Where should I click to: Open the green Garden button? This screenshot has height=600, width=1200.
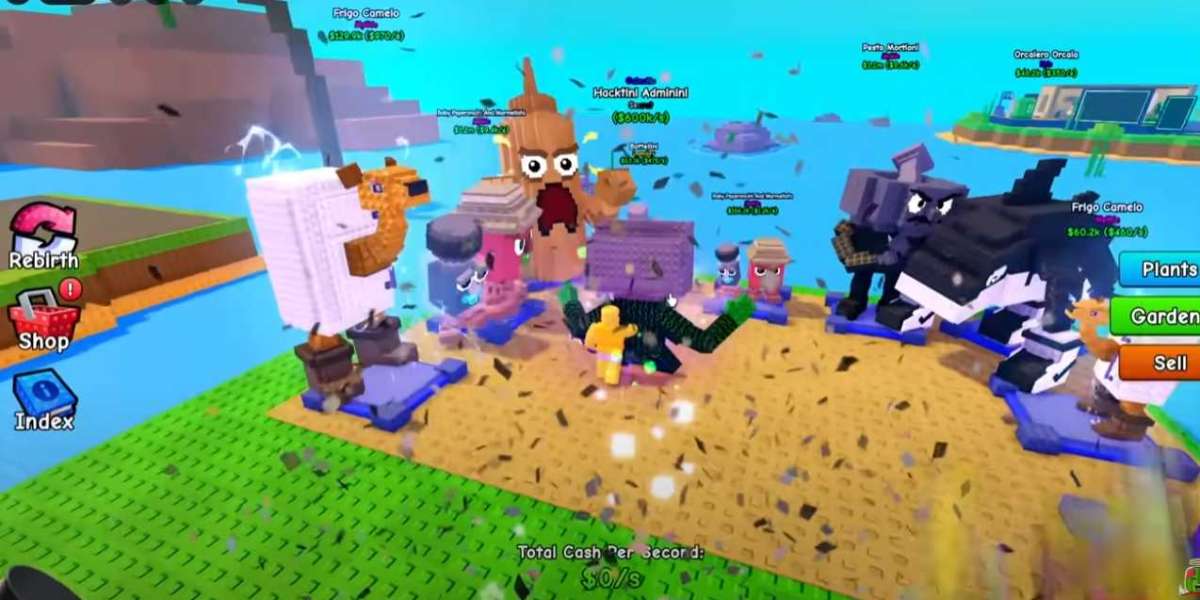click(x=1158, y=316)
